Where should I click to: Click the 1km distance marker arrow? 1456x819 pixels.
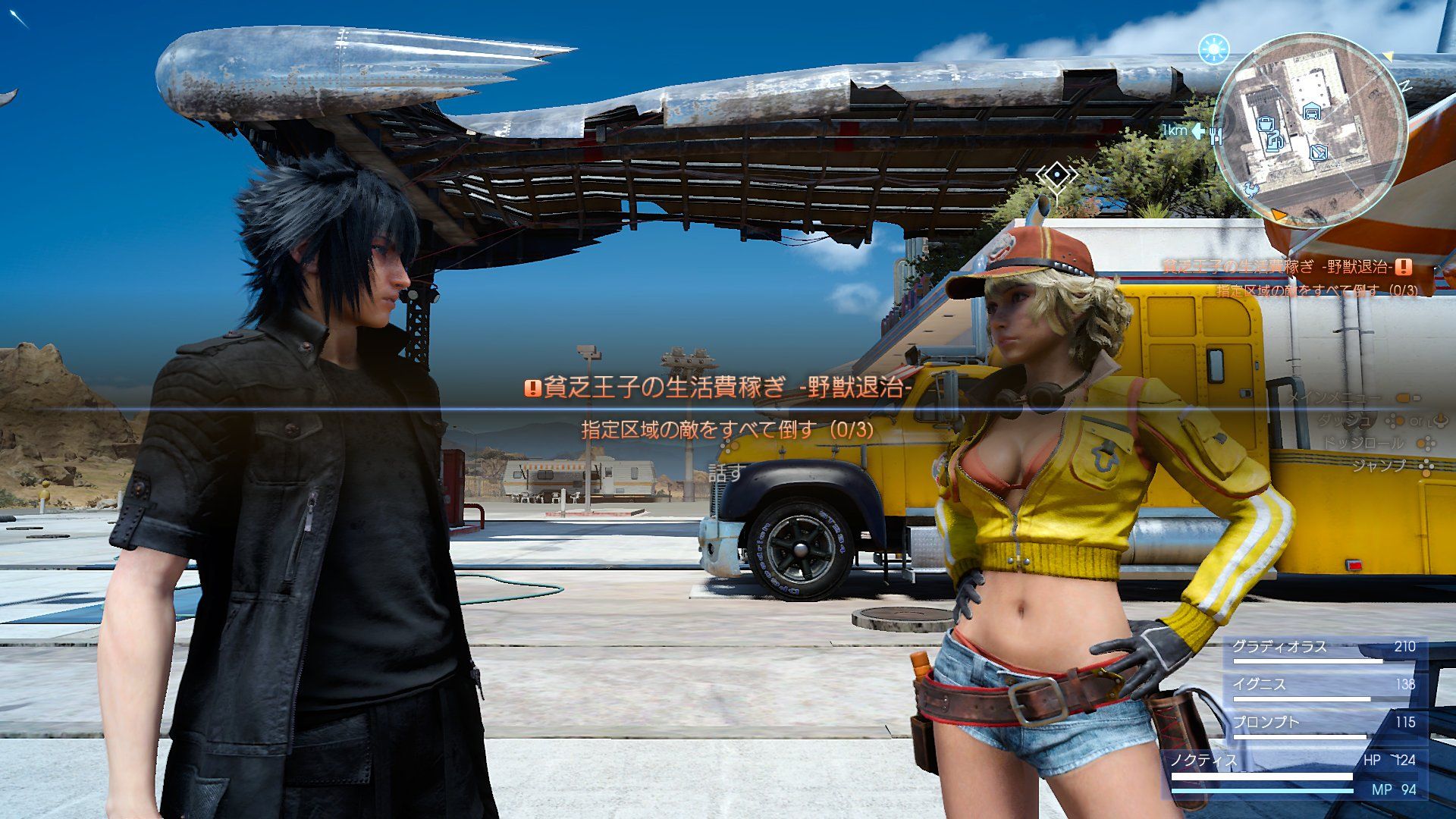1197,133
